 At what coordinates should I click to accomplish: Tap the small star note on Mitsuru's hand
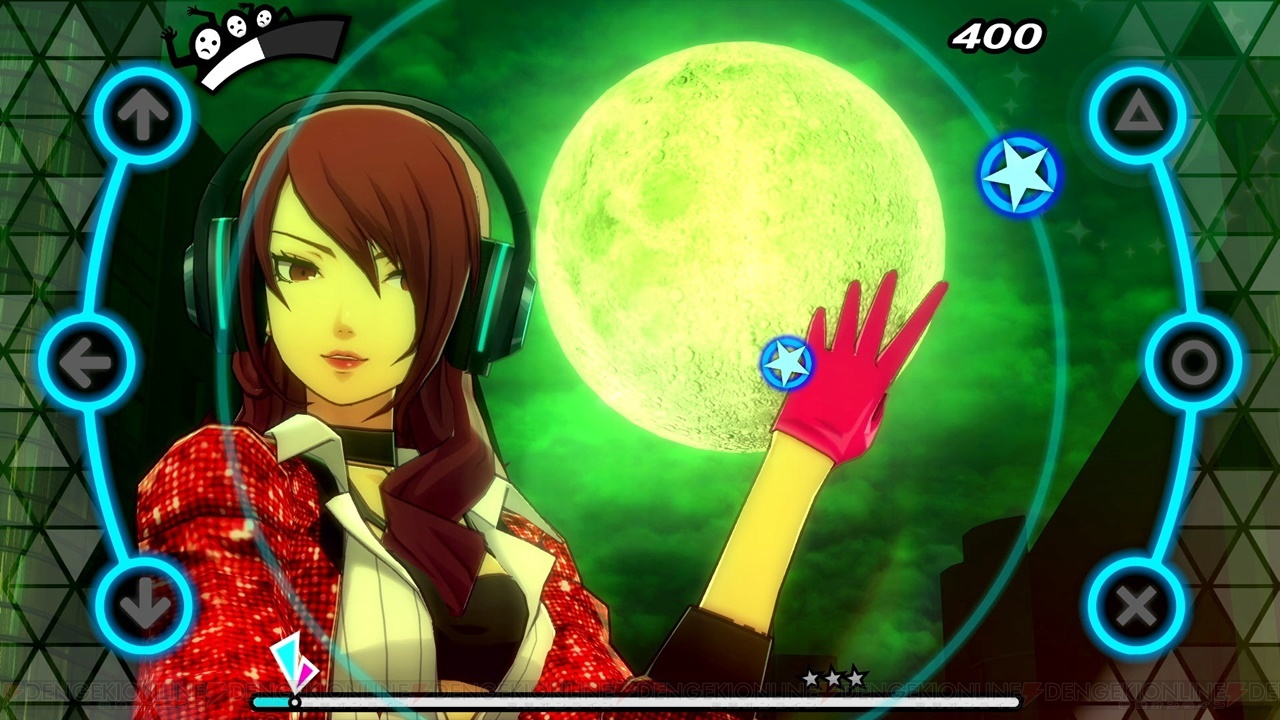pyautogui.click(x=789, y=362)
